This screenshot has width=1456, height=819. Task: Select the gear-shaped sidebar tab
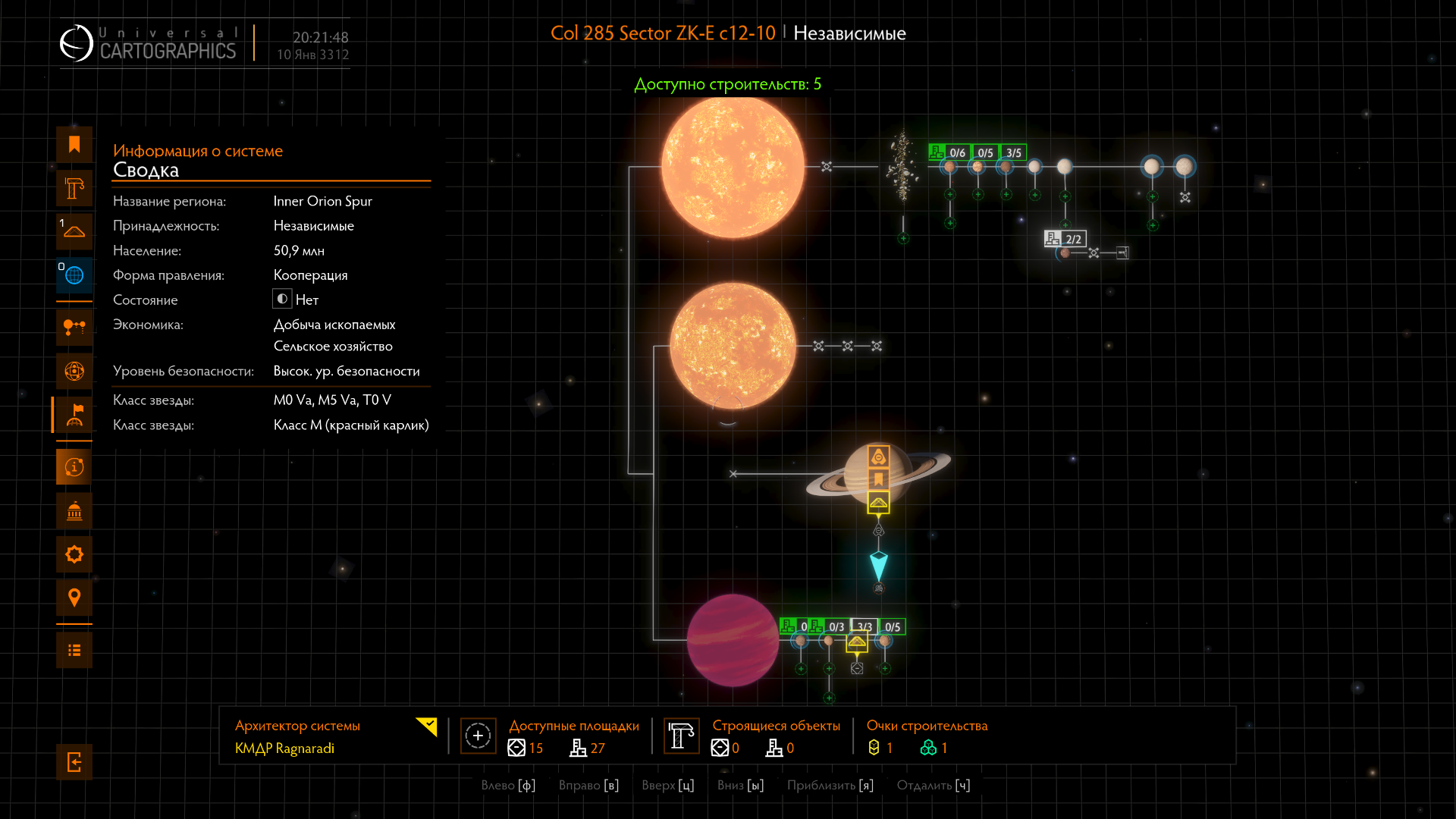(x=74, y=554)
